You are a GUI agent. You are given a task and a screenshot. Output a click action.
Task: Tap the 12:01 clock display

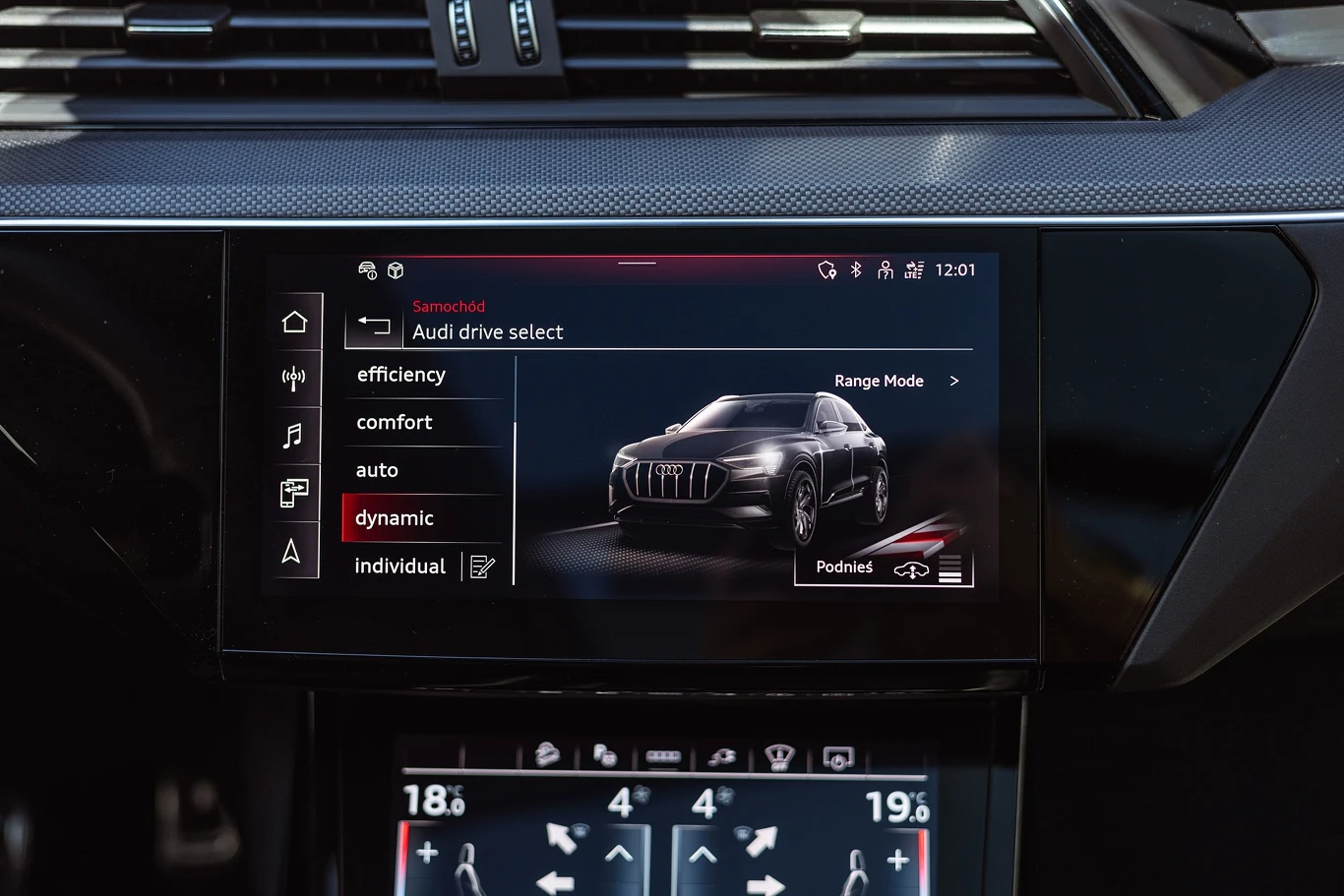point(953,269)
